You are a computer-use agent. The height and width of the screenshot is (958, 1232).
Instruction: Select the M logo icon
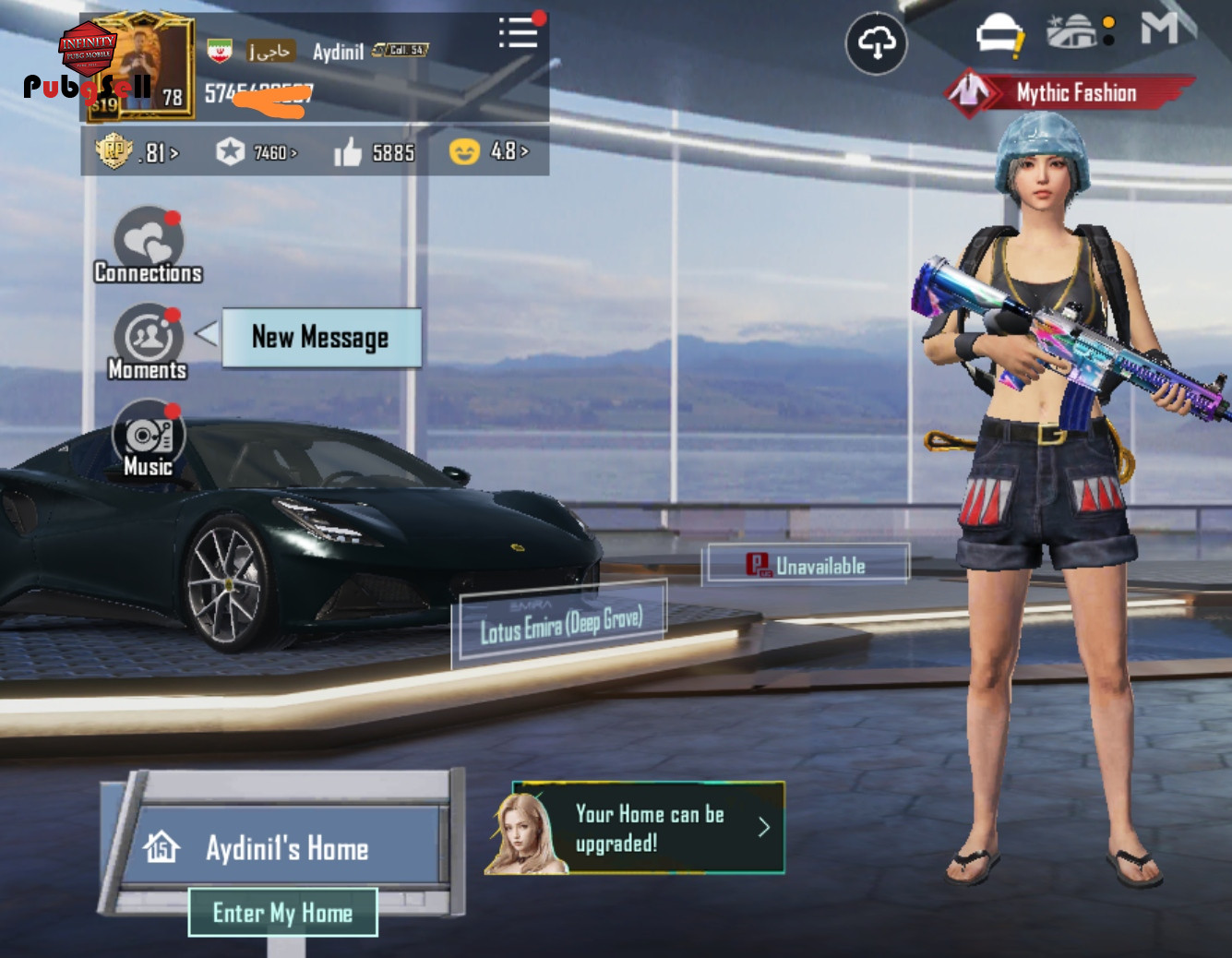[x=1159, y=28]
